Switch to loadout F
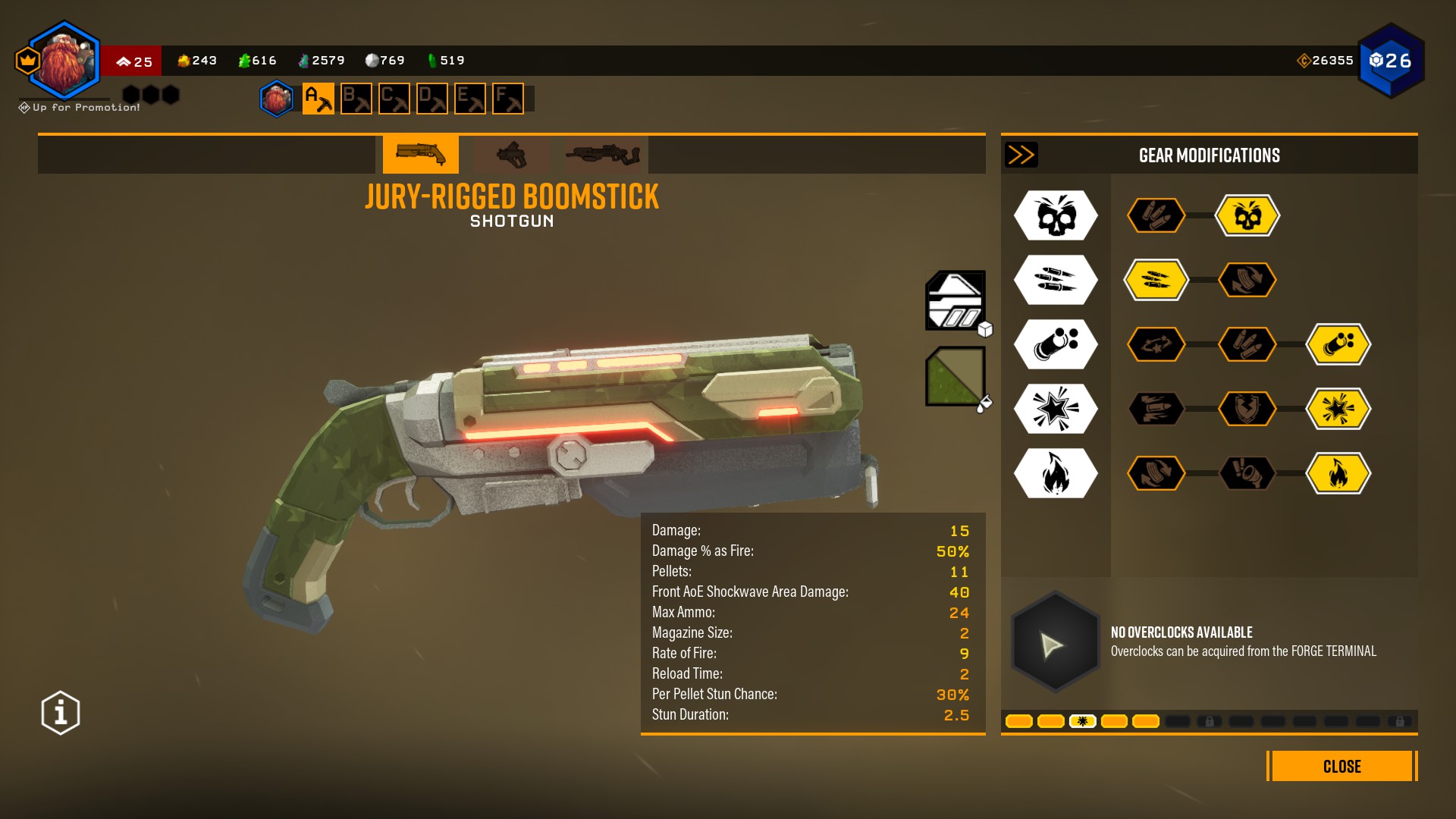 point(507,99)
